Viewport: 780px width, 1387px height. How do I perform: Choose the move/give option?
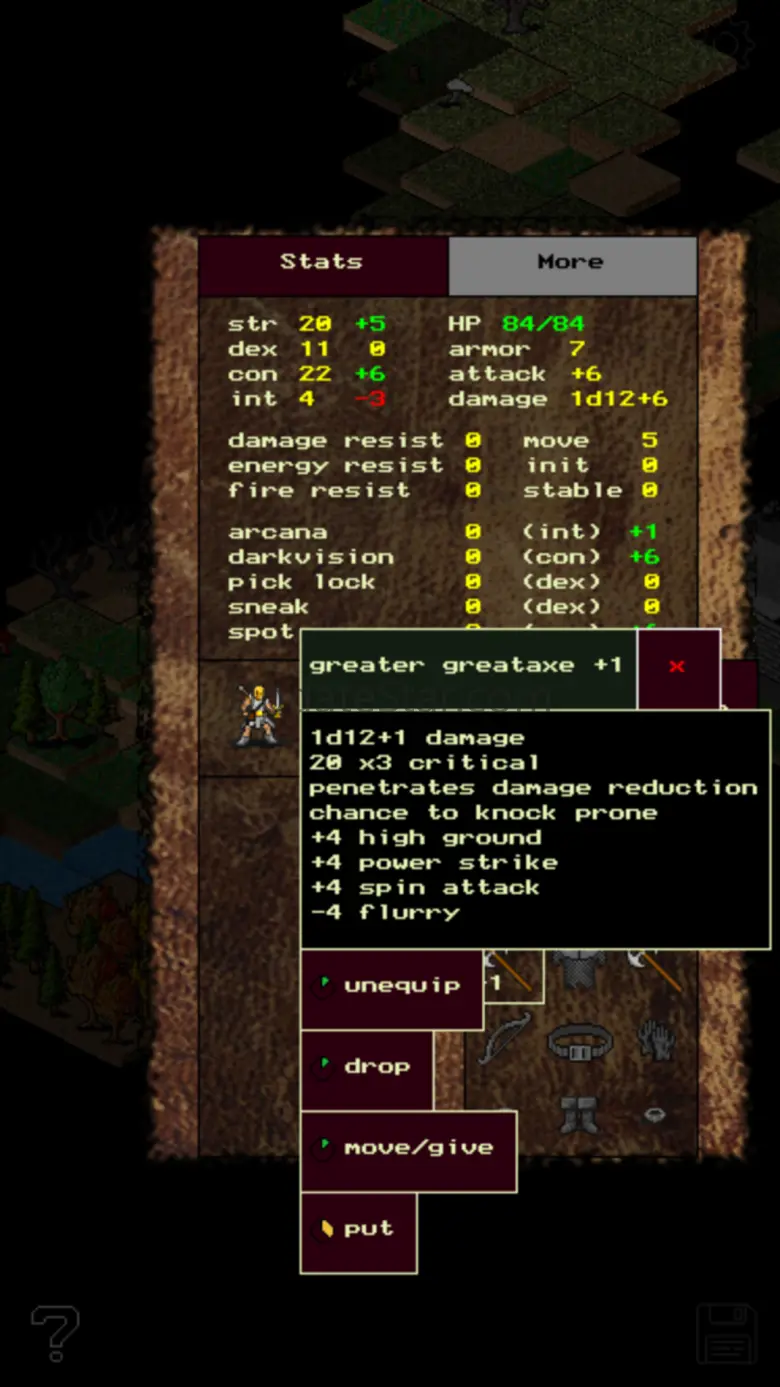click(x=408, y=1149)
